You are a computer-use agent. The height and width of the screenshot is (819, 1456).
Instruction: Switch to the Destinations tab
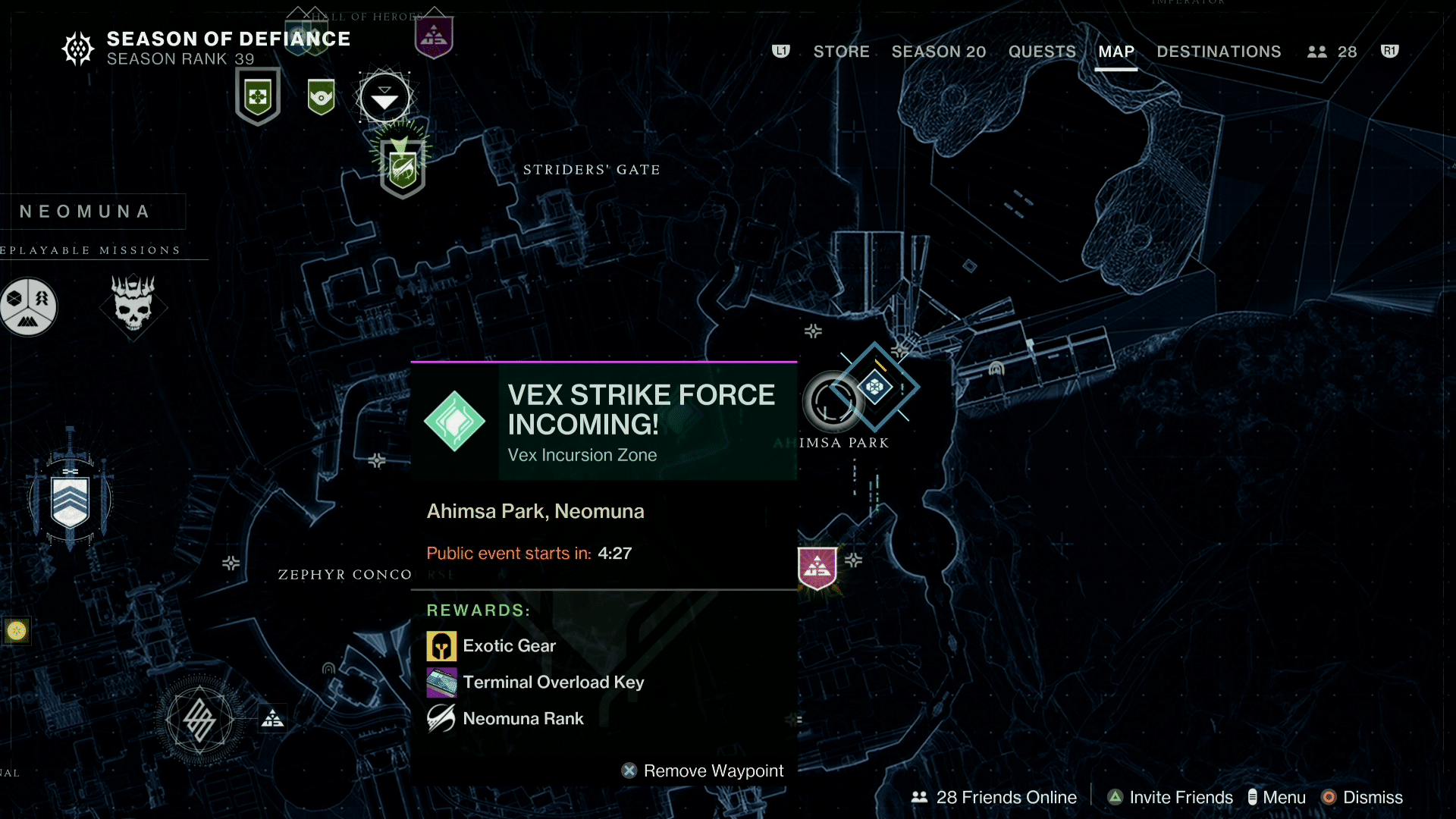[x=1218, y=52]
